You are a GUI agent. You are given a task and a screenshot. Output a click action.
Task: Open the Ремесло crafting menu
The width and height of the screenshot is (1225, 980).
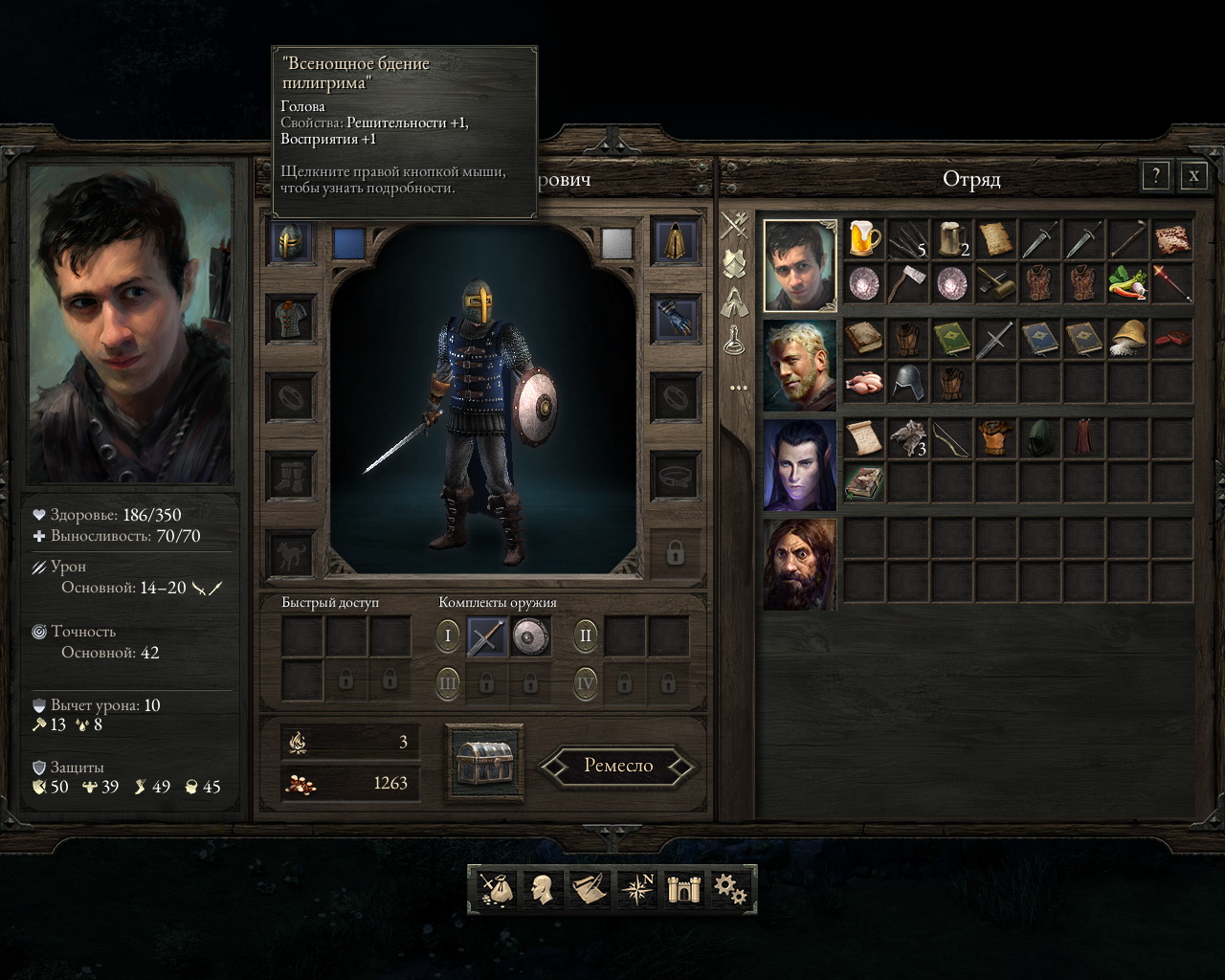[617, 766]
